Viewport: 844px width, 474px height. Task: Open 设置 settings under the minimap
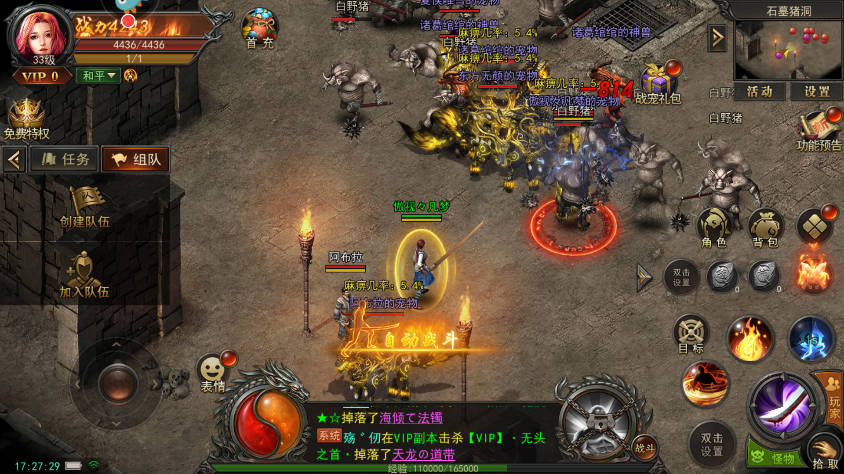tap(816, 91)
